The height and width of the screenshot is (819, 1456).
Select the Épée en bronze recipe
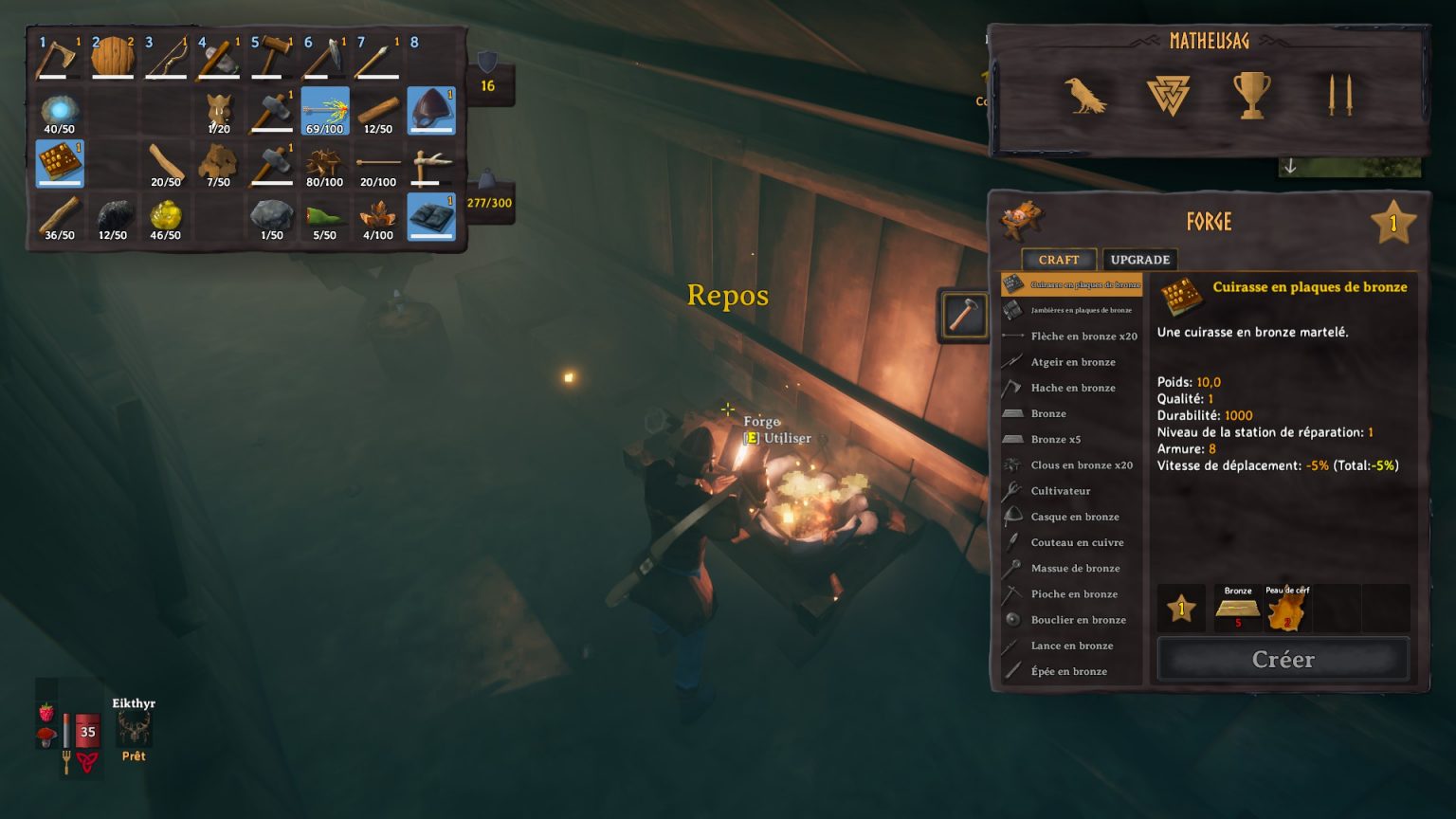[x=1072, y=671]
